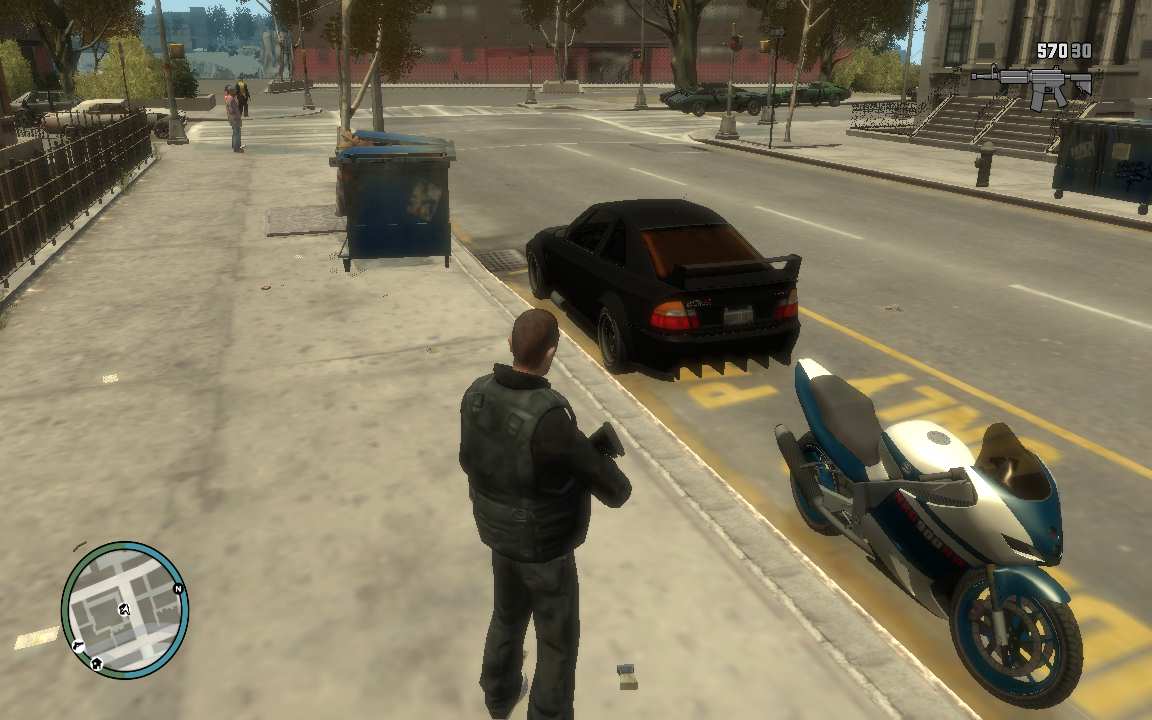This screenshot has width=1152, height=720.
Task: Select the assault rifle weapon icon
Action: pyautogui.click(x=1030, y=85)
